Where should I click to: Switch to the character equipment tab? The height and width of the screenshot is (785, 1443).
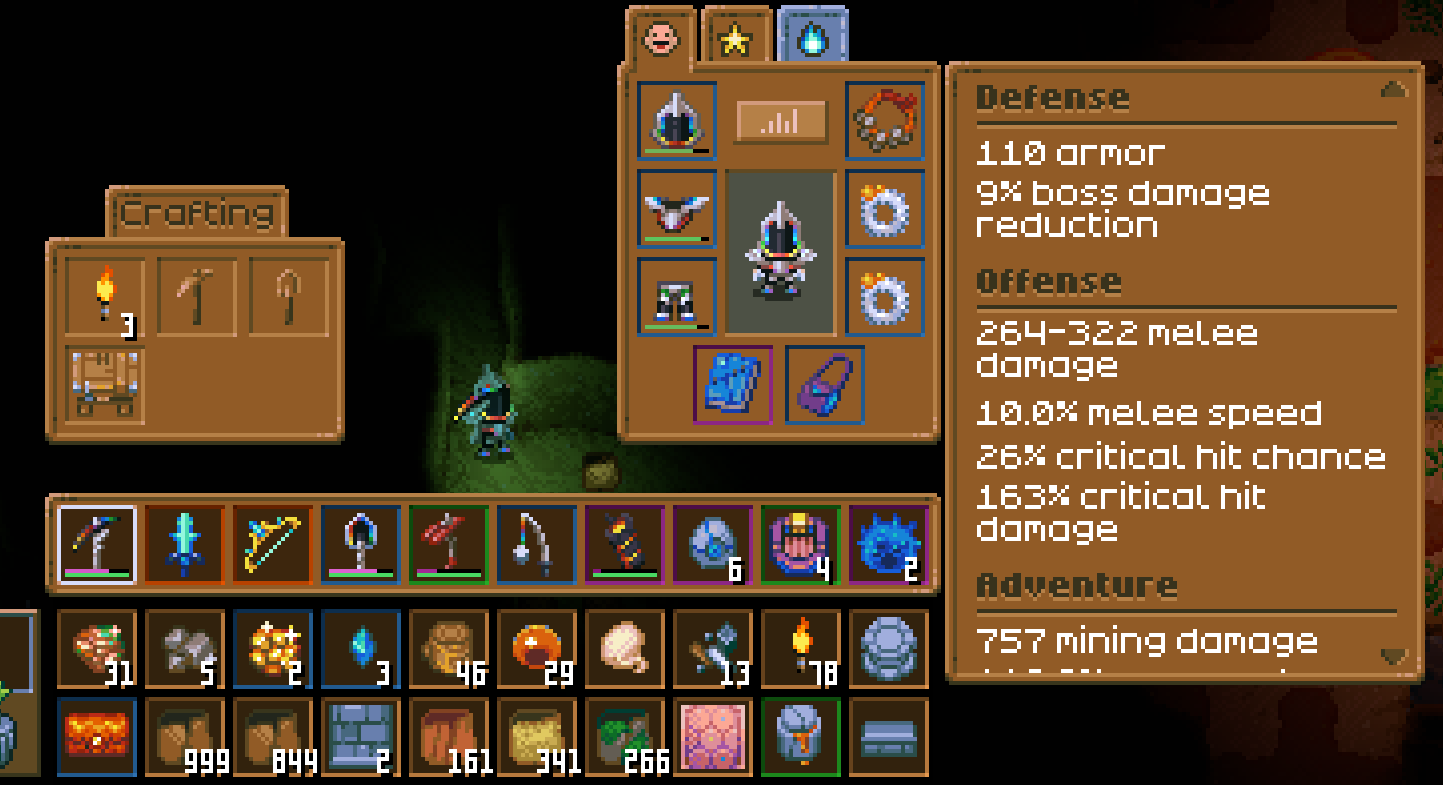tap(660, 40)
